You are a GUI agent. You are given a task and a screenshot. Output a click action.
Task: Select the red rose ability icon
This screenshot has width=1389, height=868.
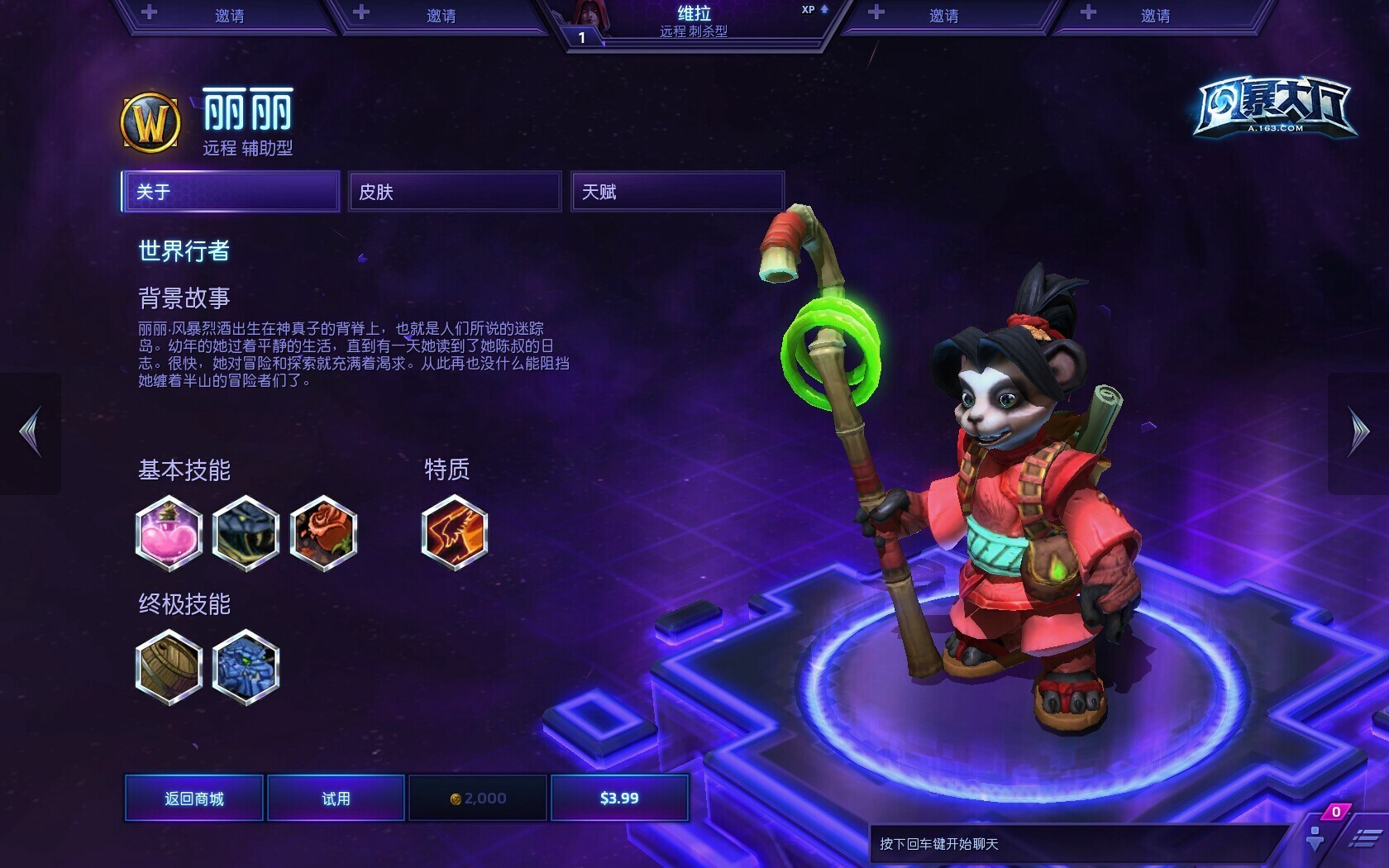(323, 533)
